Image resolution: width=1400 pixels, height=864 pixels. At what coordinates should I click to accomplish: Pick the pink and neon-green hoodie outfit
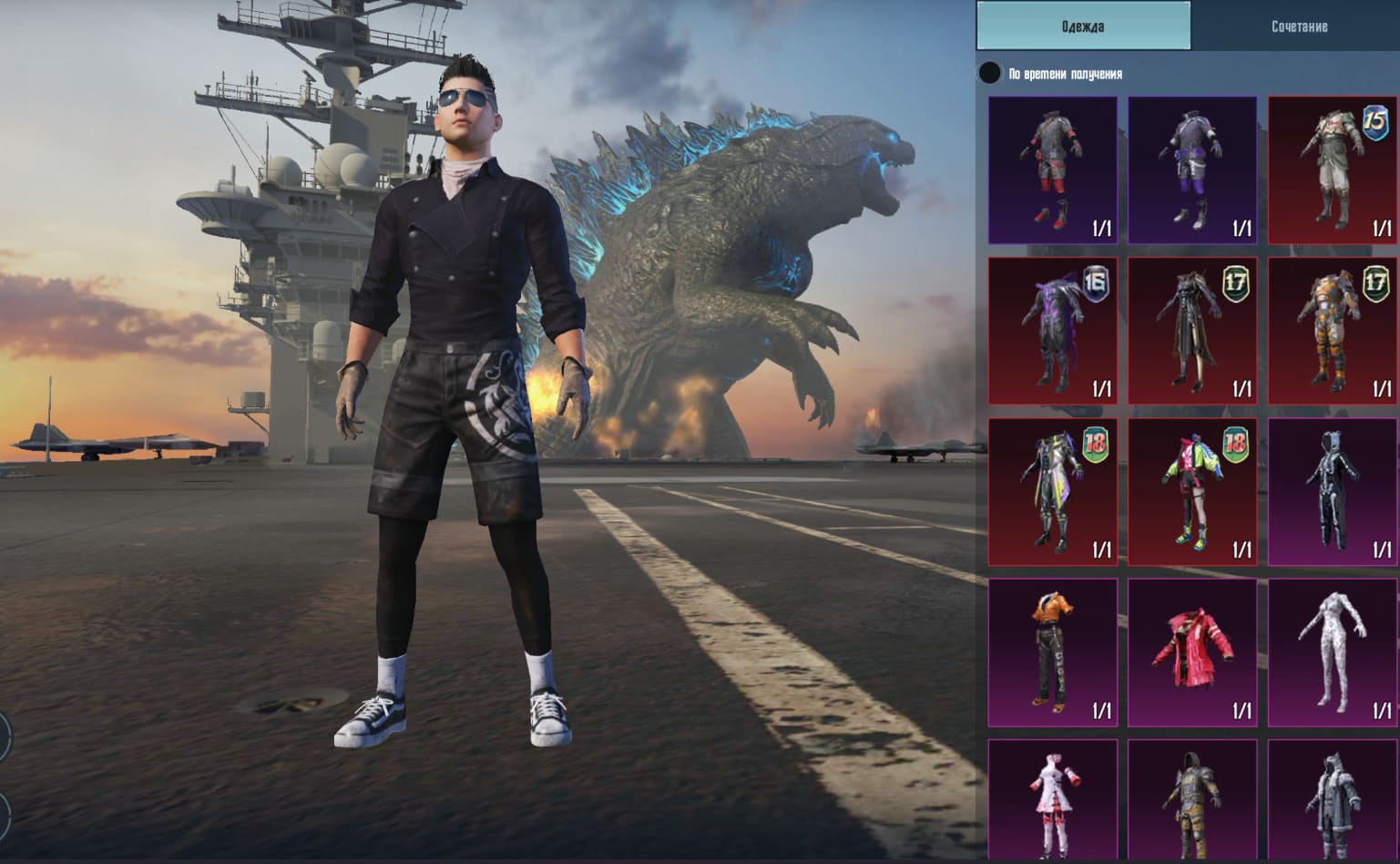point(1192,492)
